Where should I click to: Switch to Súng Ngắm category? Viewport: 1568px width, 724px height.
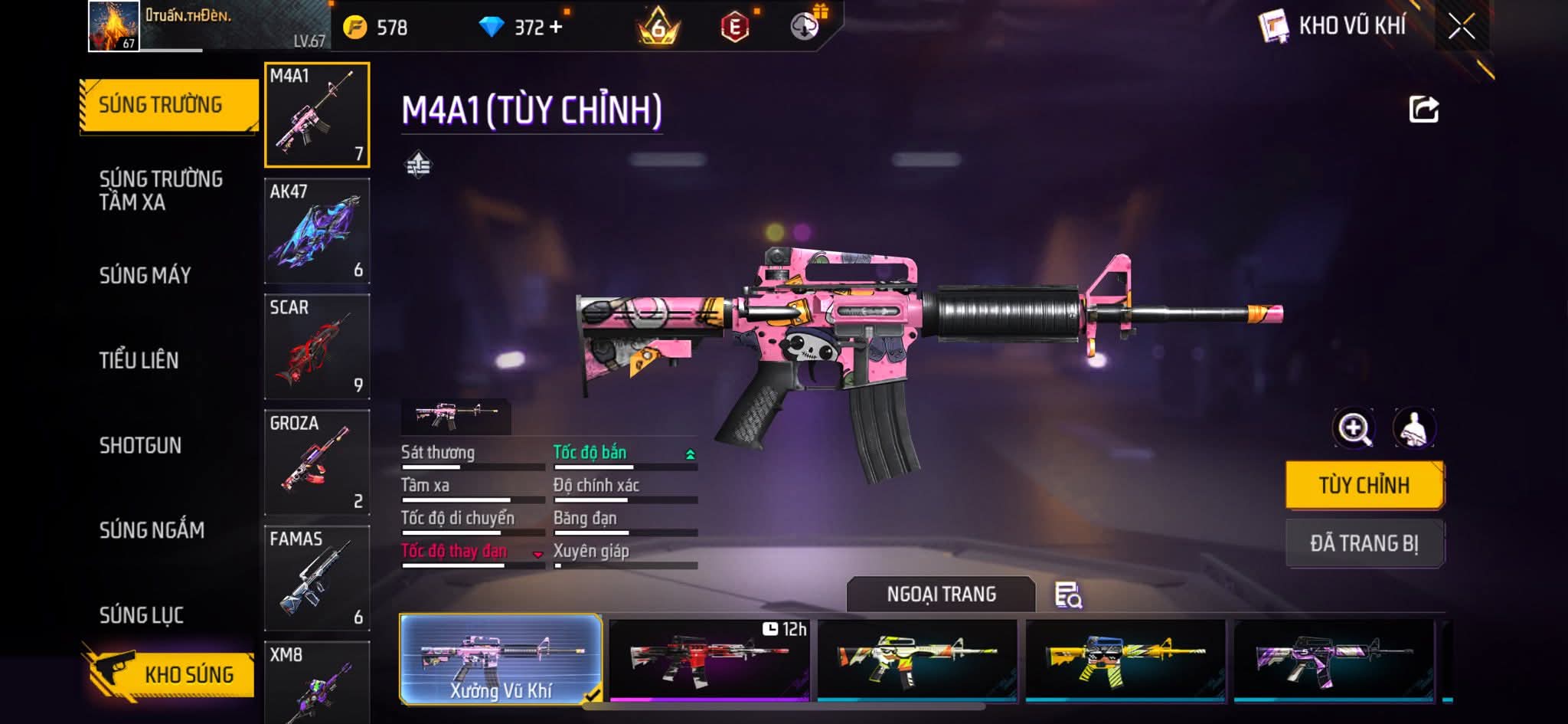pyautogui.click(x=152, y=529)
